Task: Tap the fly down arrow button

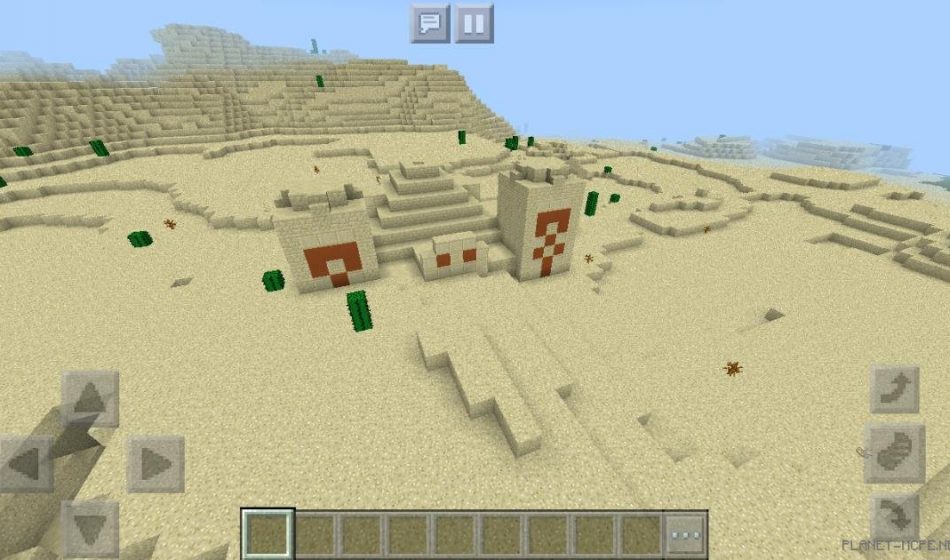Action: coord(894,517)
